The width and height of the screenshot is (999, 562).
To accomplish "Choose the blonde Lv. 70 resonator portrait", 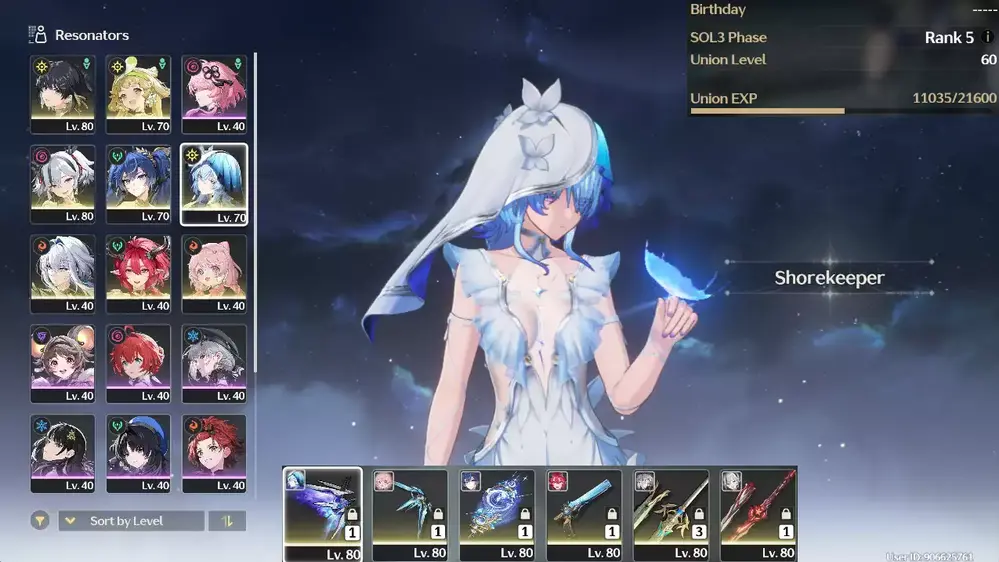I will (139, 94).
